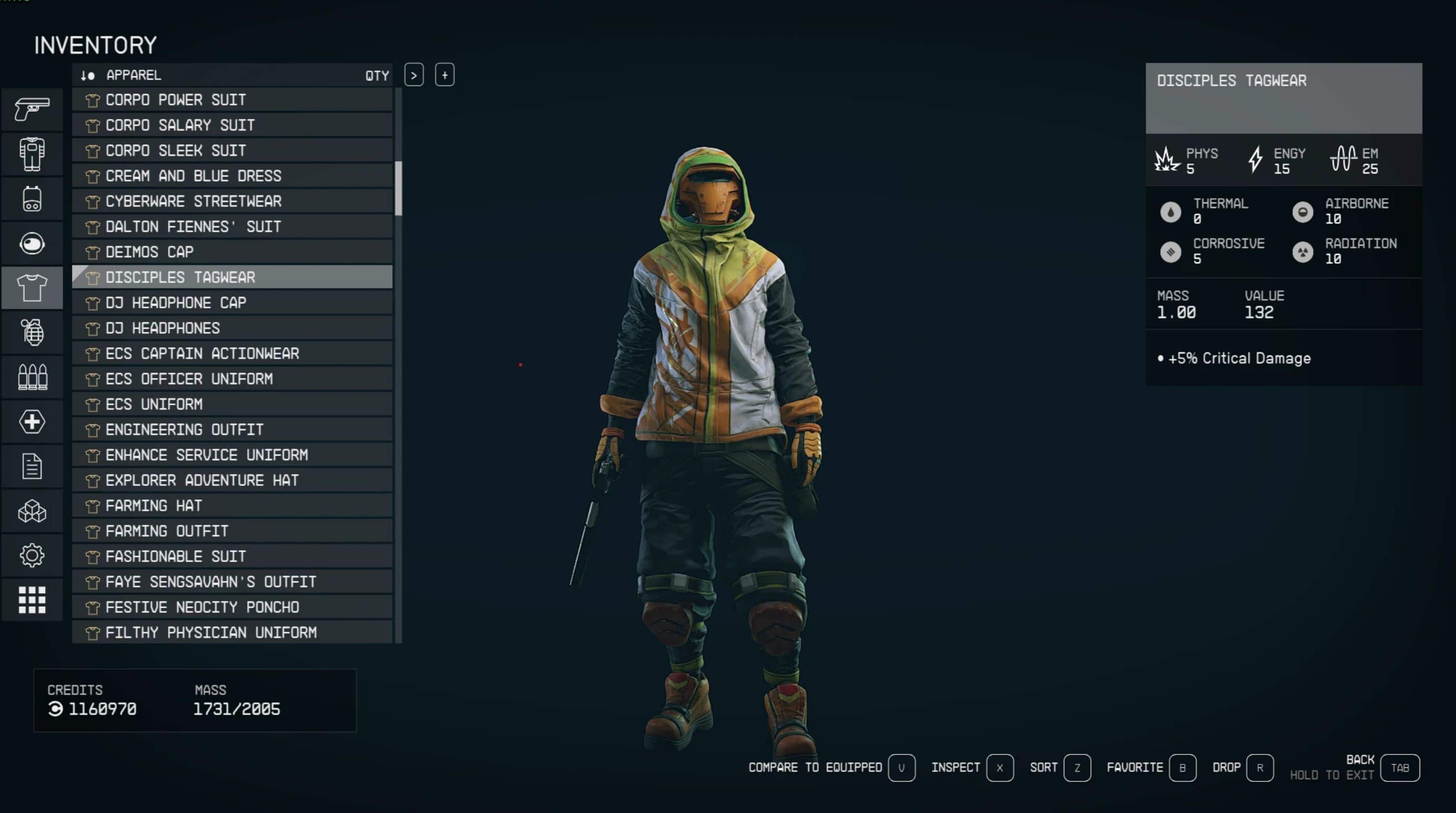This screenshot has height=813, width=1456.
Task: Click the plus button beside the list header
Action: pos(445,75)
